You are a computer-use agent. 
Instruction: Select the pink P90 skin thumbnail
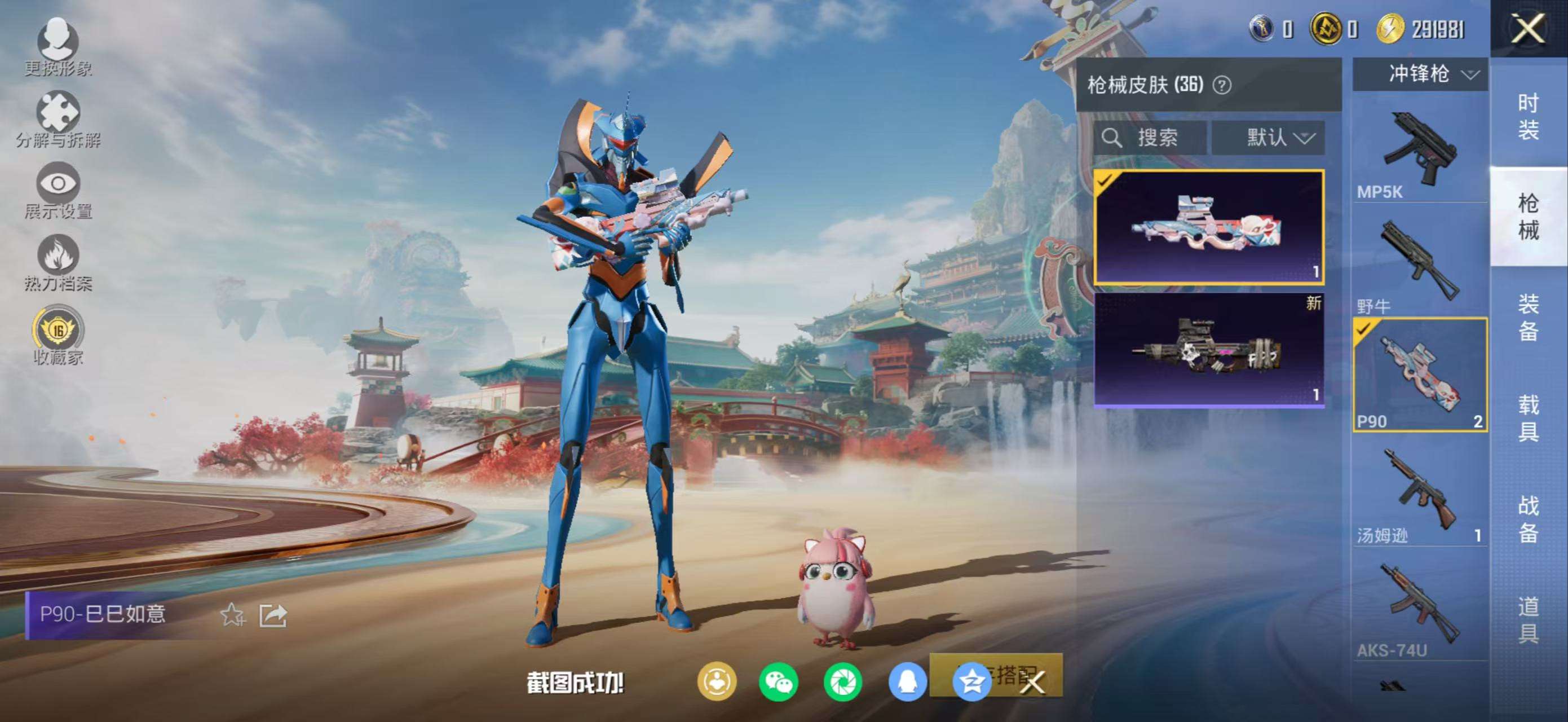pos(1209,227)
